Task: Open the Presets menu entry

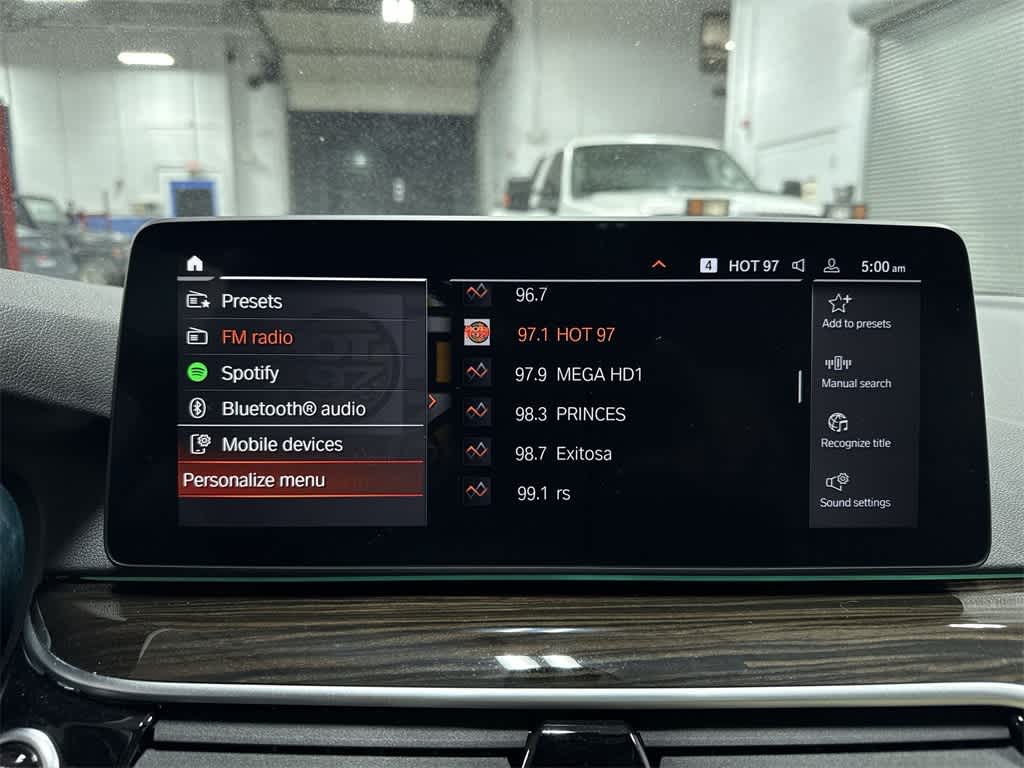Action: [251, 301]
